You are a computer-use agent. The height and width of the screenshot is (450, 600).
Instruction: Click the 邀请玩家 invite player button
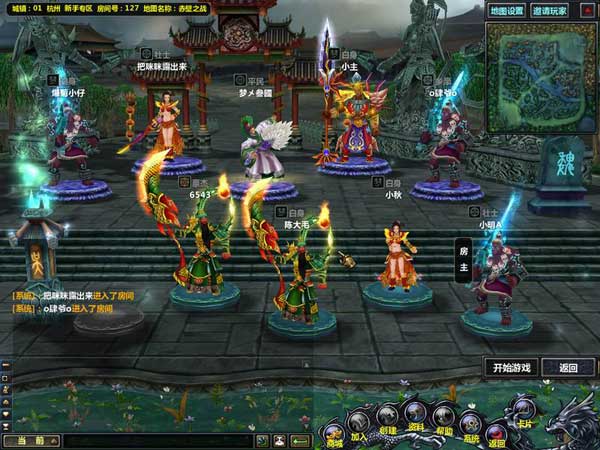pyautogui.click(x=549, y=11)
